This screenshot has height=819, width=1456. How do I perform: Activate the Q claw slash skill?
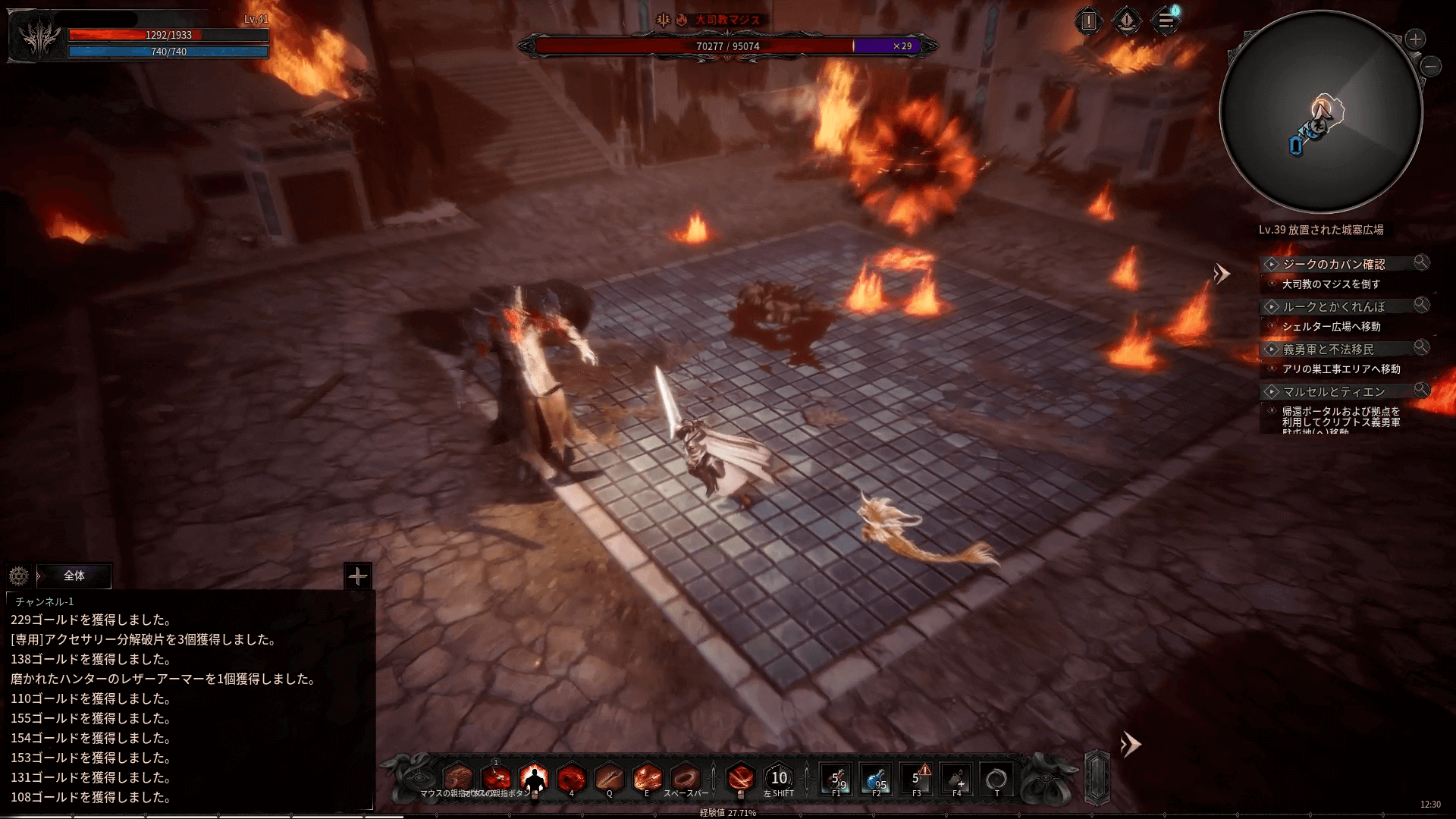(609, 778)
